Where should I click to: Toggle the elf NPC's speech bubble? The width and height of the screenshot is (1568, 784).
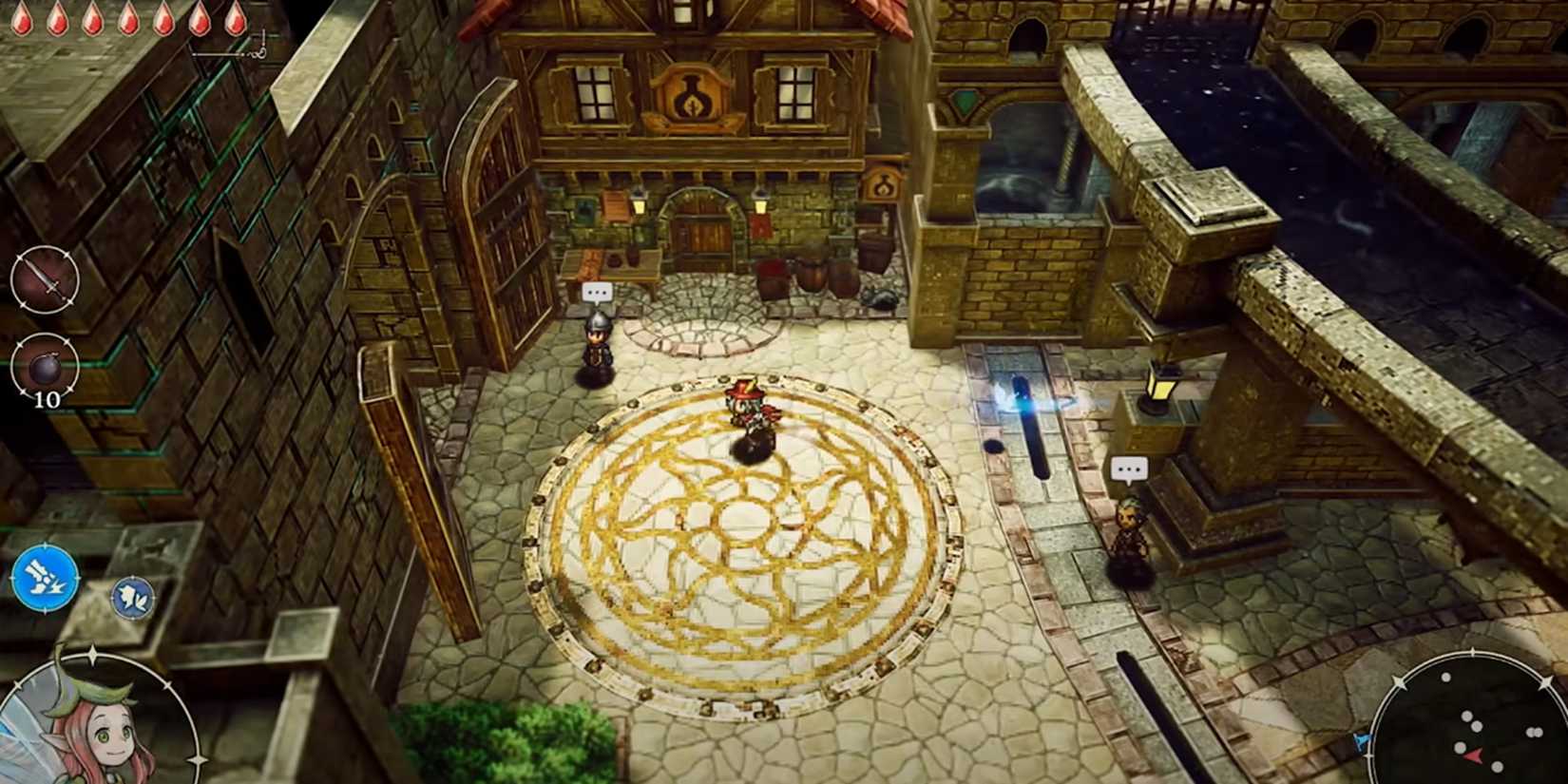pyautogui.click(x=1132, y=468)
